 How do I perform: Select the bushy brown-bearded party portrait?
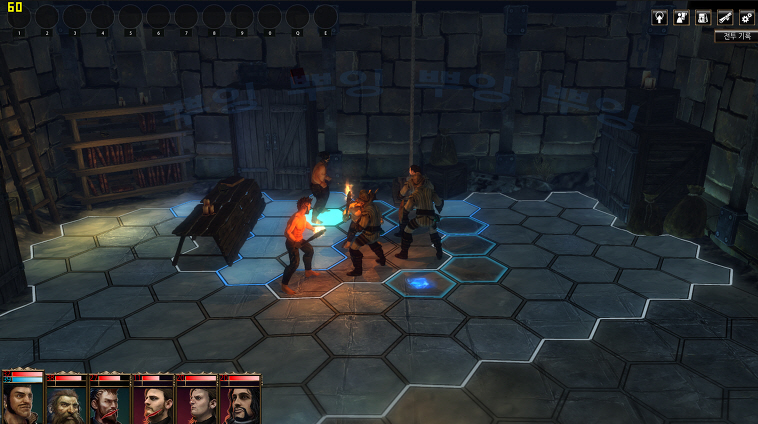click(x=66, y=402)
